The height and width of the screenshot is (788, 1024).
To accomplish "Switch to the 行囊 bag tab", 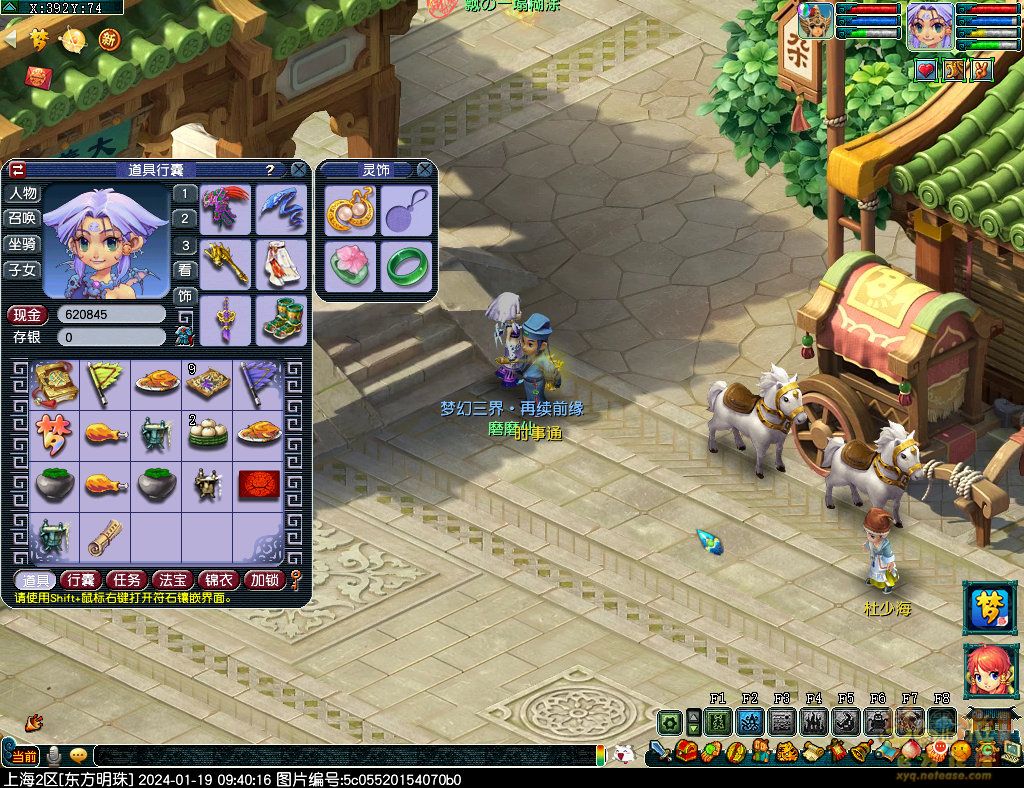I will pyautogui.click(x=79, y=580).
